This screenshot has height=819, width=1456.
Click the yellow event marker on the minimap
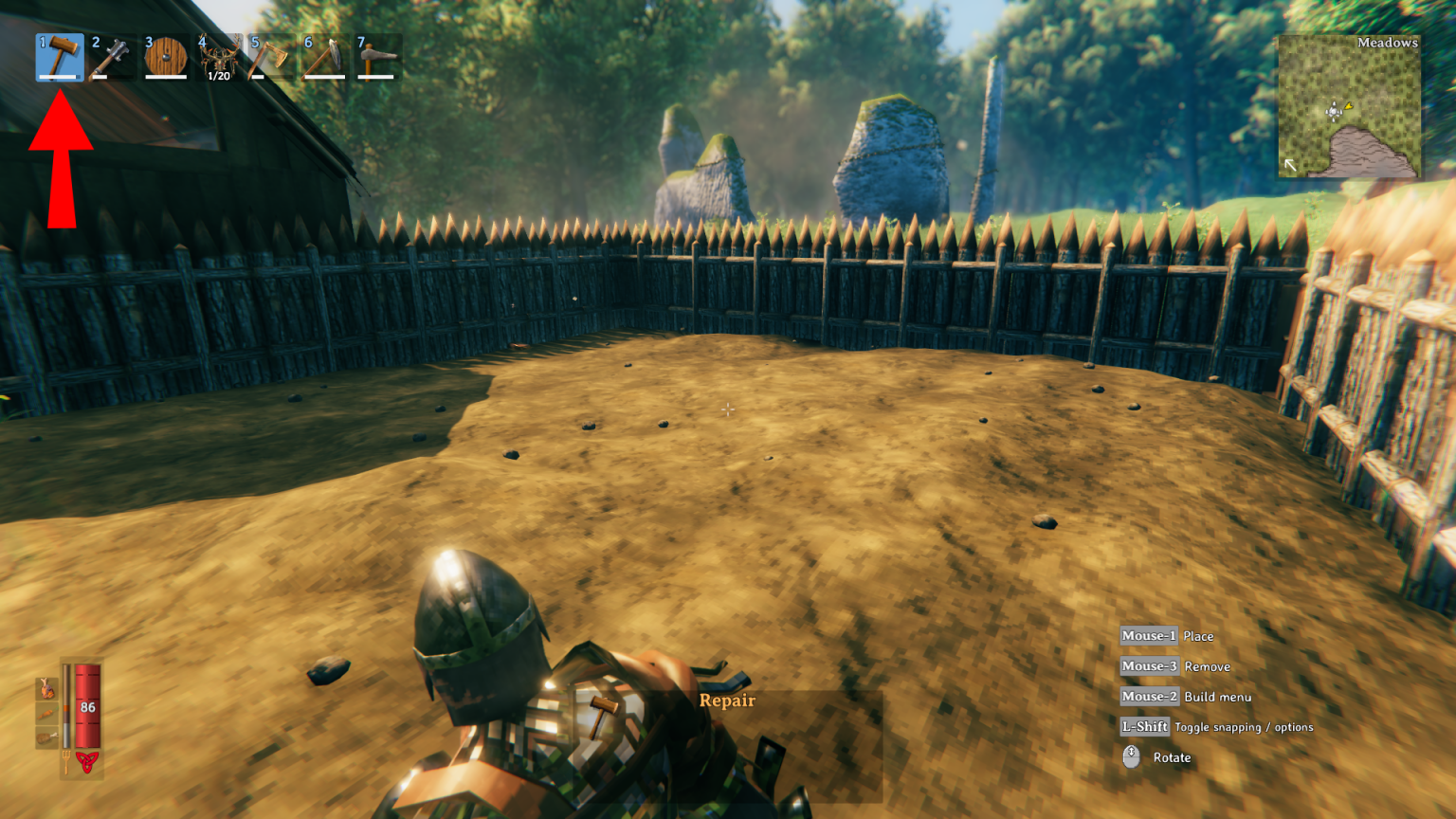point(1348,106)
